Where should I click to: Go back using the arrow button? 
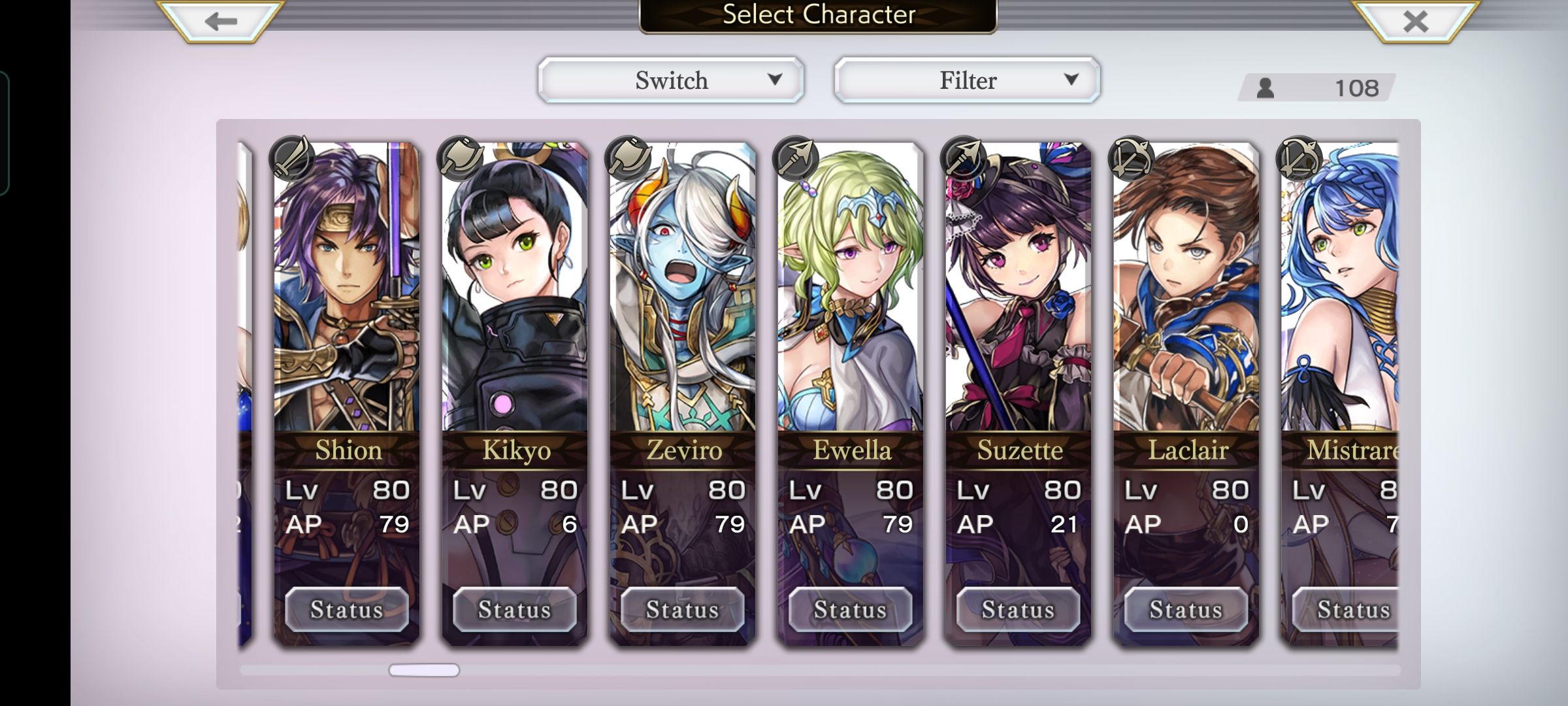pyautogui.click(x=220, y=21)
